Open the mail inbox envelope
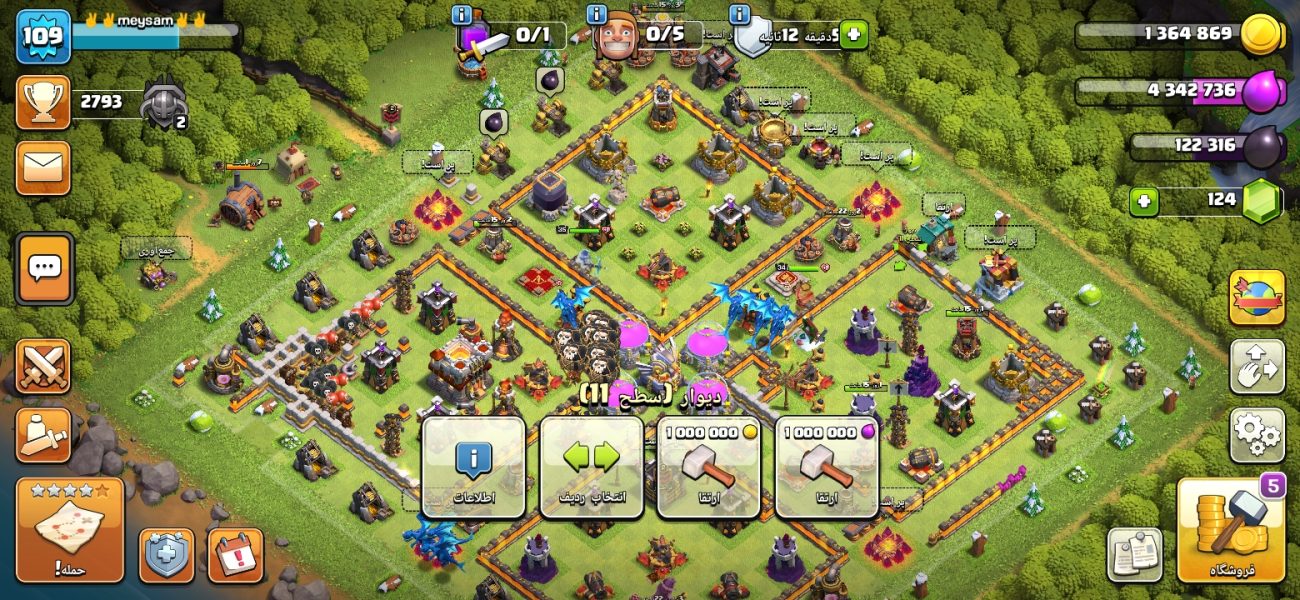The width and height of the screenshot is (1300, 600). click(x=43, y=167)
